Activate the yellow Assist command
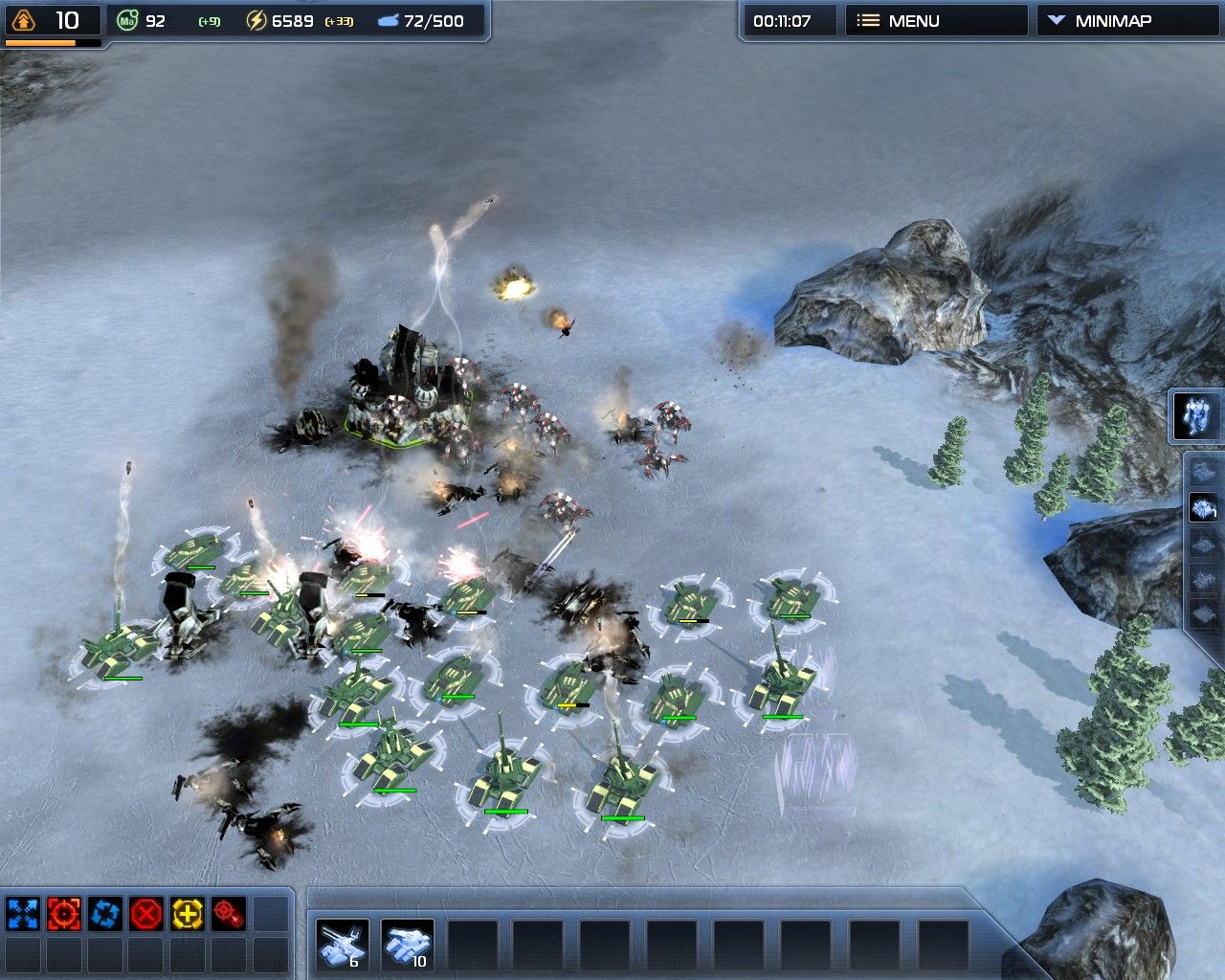Screen dimensions: 1225x980 pyautogui.click(x=188, y=914)
